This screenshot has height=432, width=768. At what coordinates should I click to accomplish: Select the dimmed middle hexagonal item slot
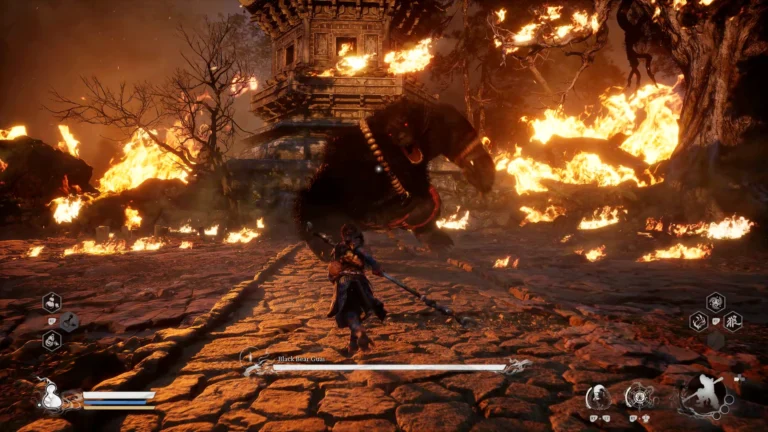[69, 322]
